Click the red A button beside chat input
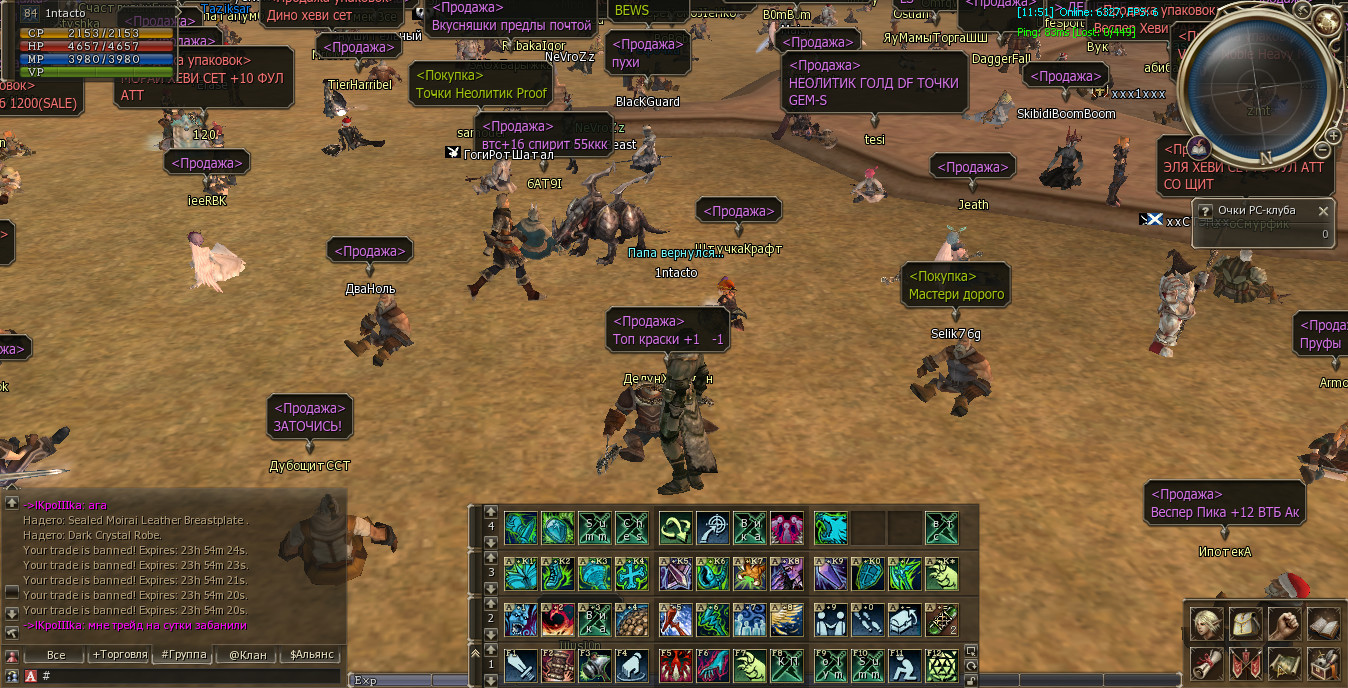Screen dimensions: 1348x688 pyautogui.click(x=30, y=676)
